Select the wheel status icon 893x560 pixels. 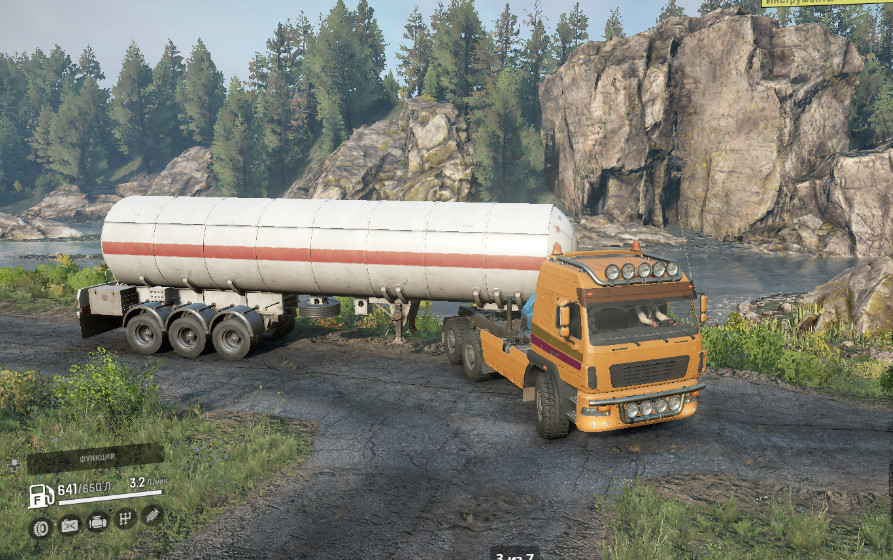41,526
